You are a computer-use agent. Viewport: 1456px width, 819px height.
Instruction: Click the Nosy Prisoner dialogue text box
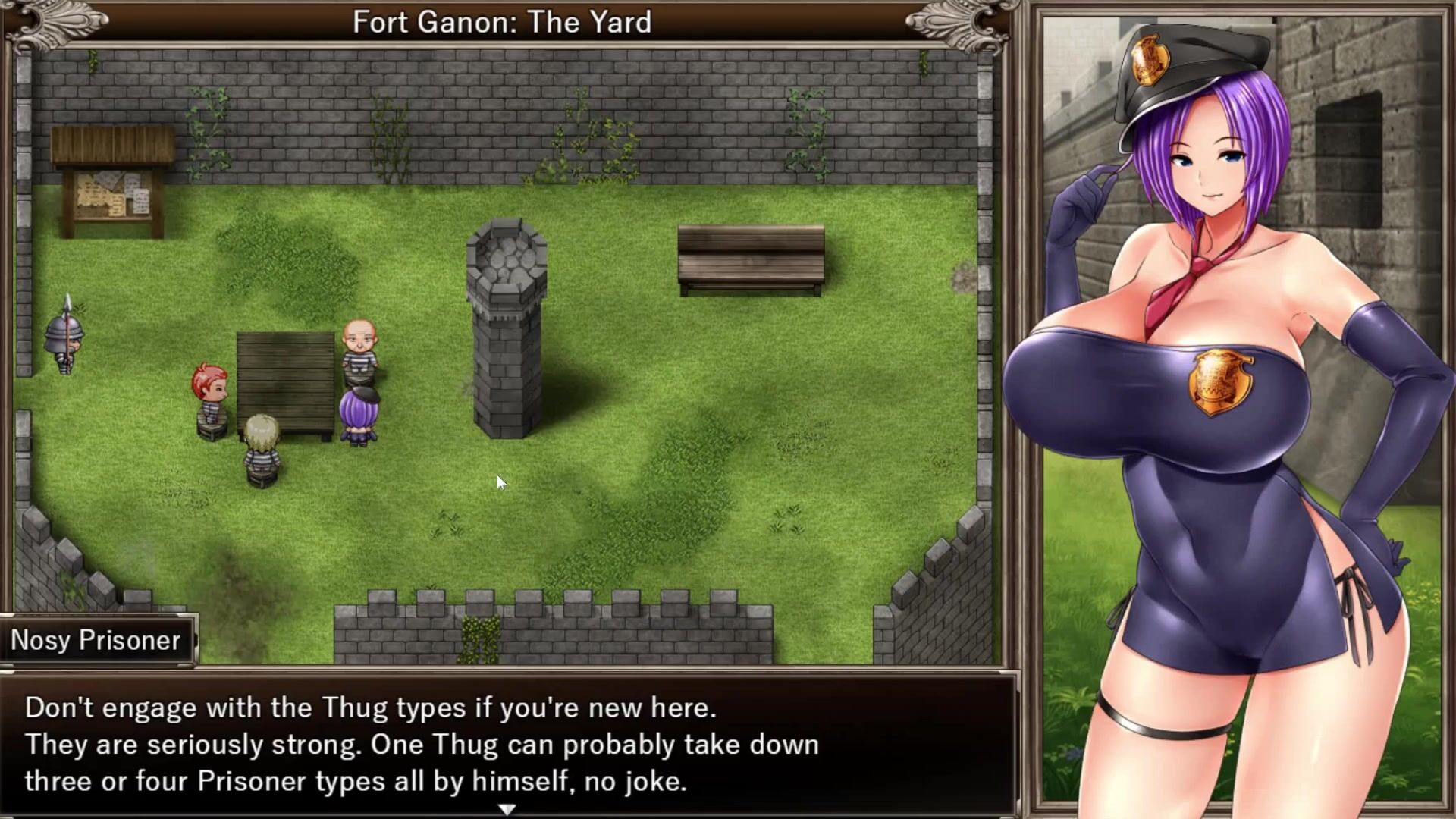(507, 744)
